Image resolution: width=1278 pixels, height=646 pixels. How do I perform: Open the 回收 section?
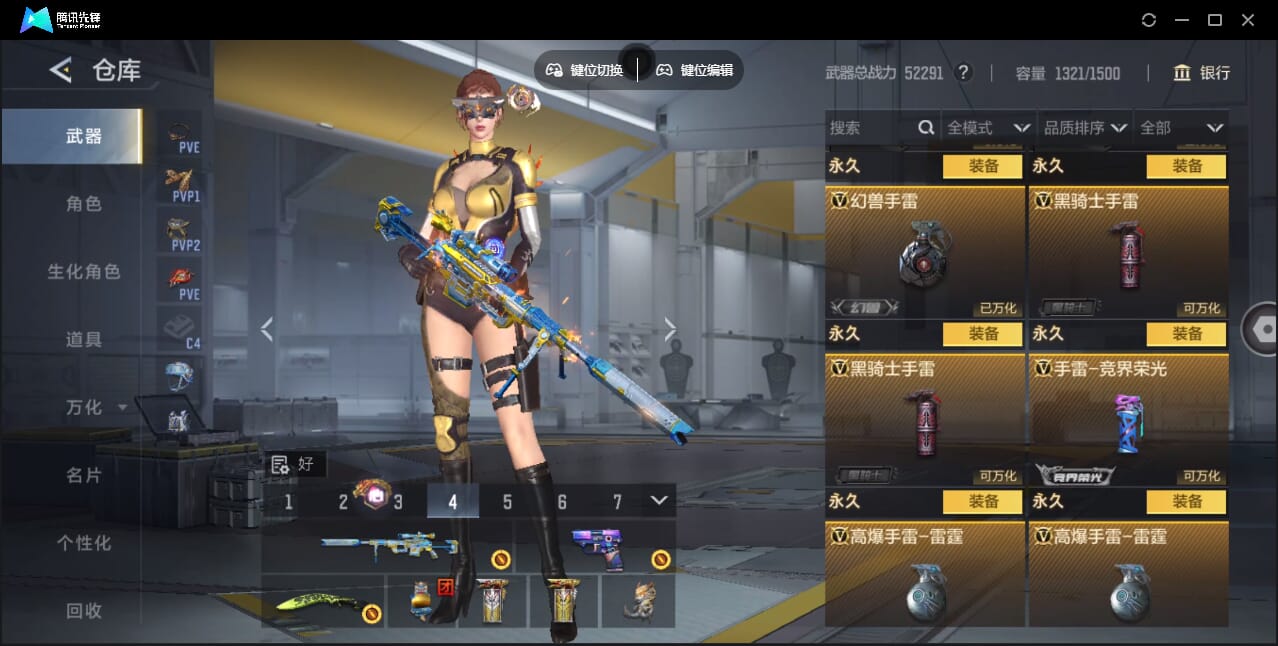click(84, 610)
